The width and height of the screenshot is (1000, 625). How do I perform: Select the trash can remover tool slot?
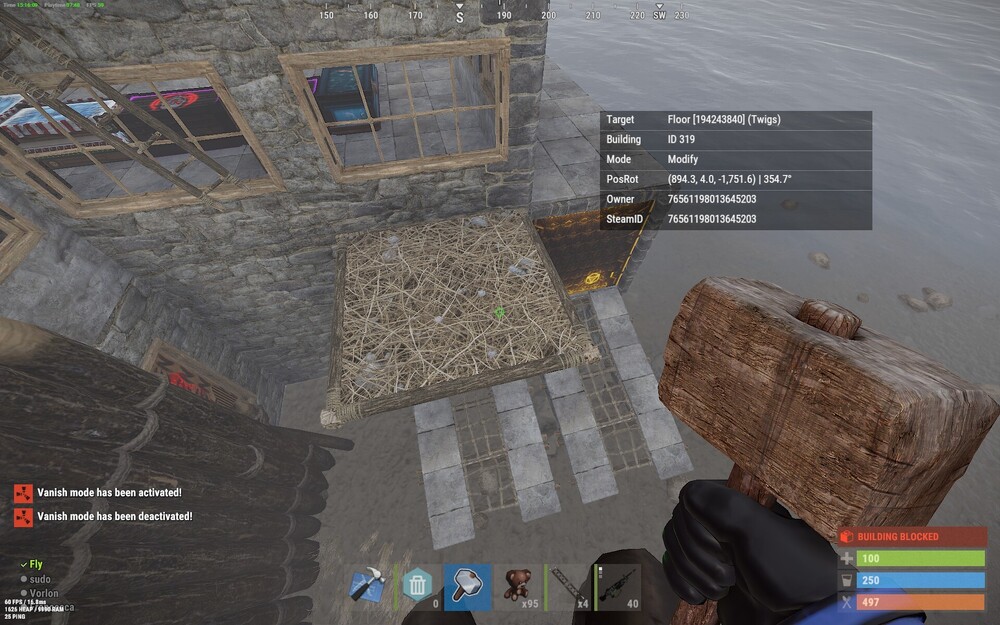pos(418,587)
